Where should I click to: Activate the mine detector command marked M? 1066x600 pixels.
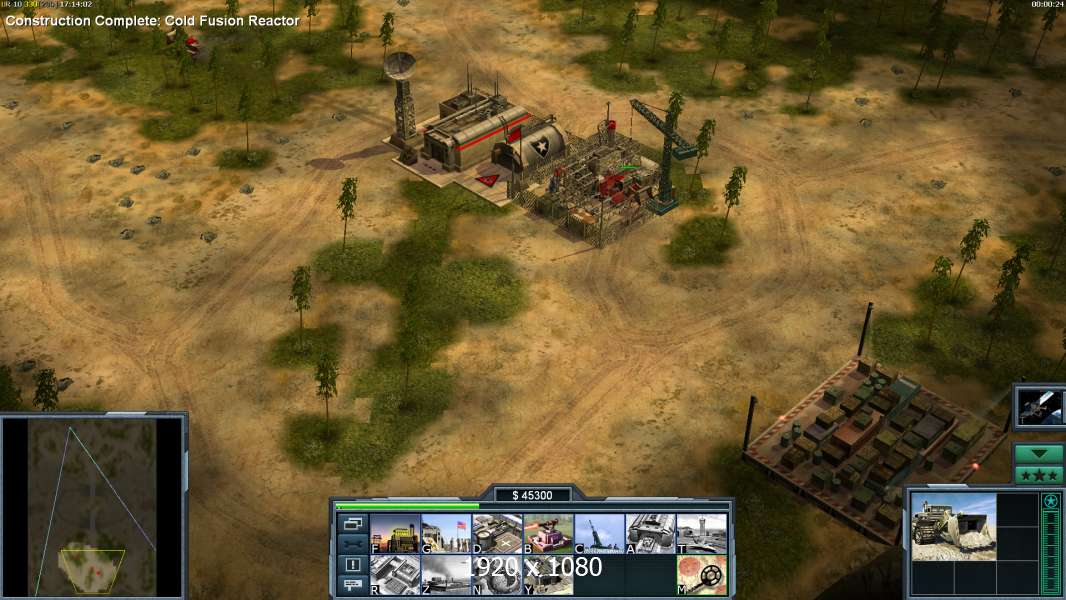point(701,575)
